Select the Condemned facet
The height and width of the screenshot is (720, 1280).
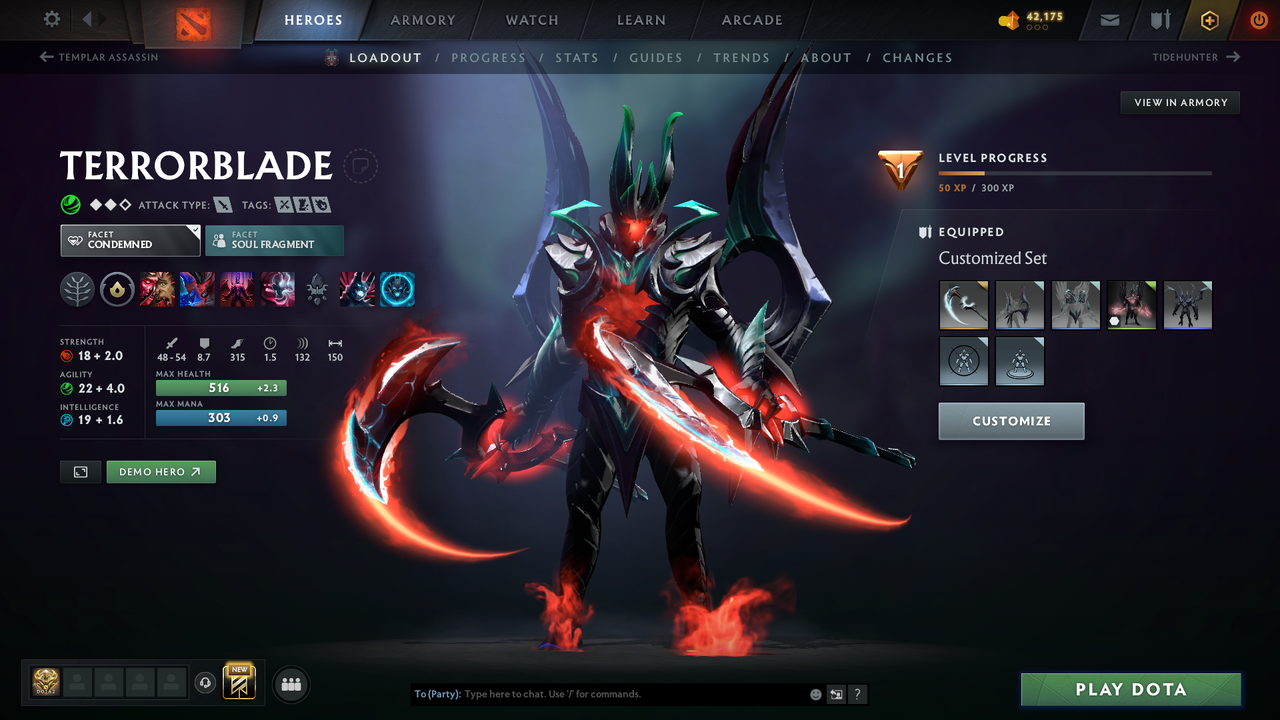(130, 240)
